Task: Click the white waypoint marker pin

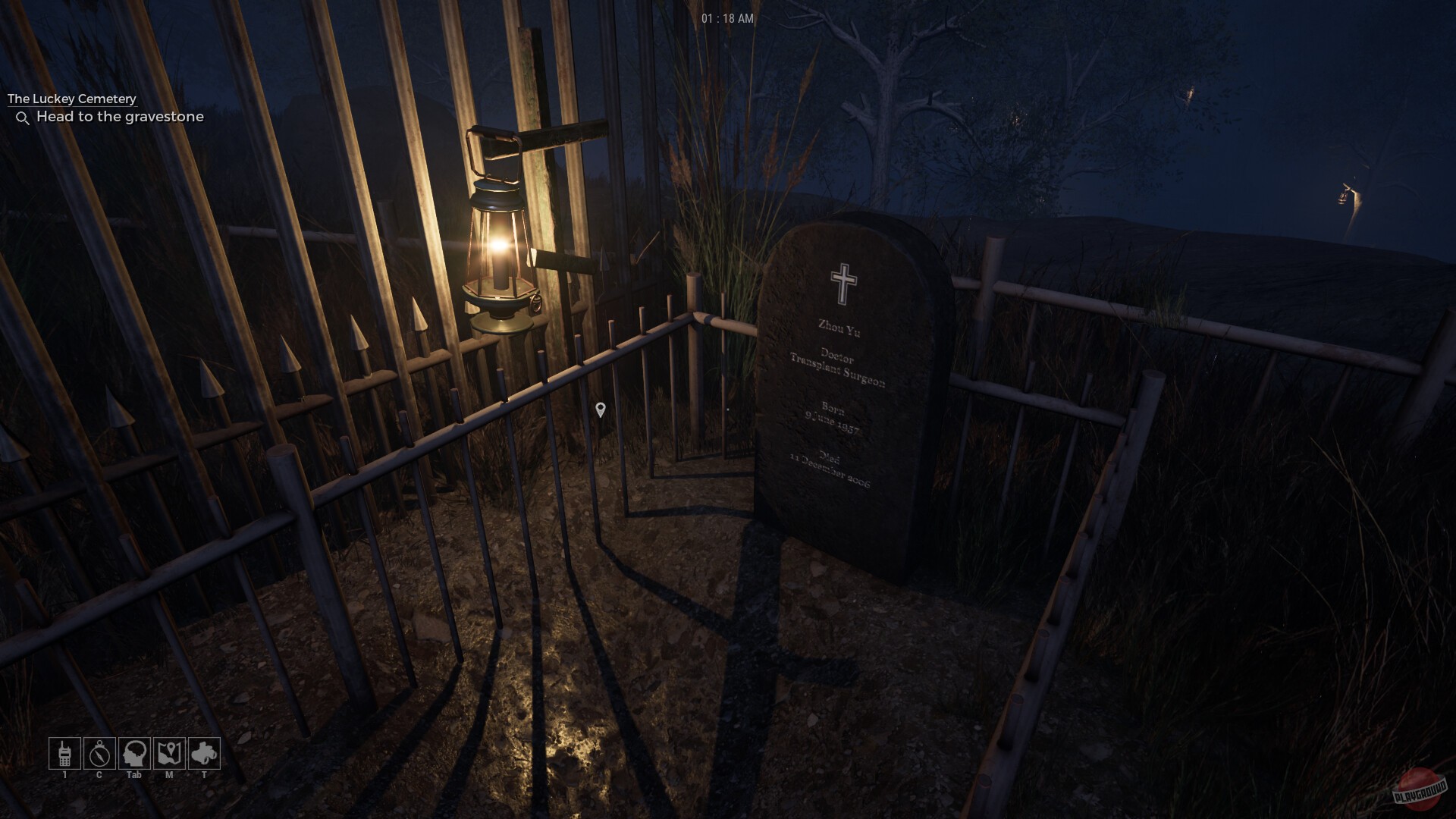Action: 601,410
